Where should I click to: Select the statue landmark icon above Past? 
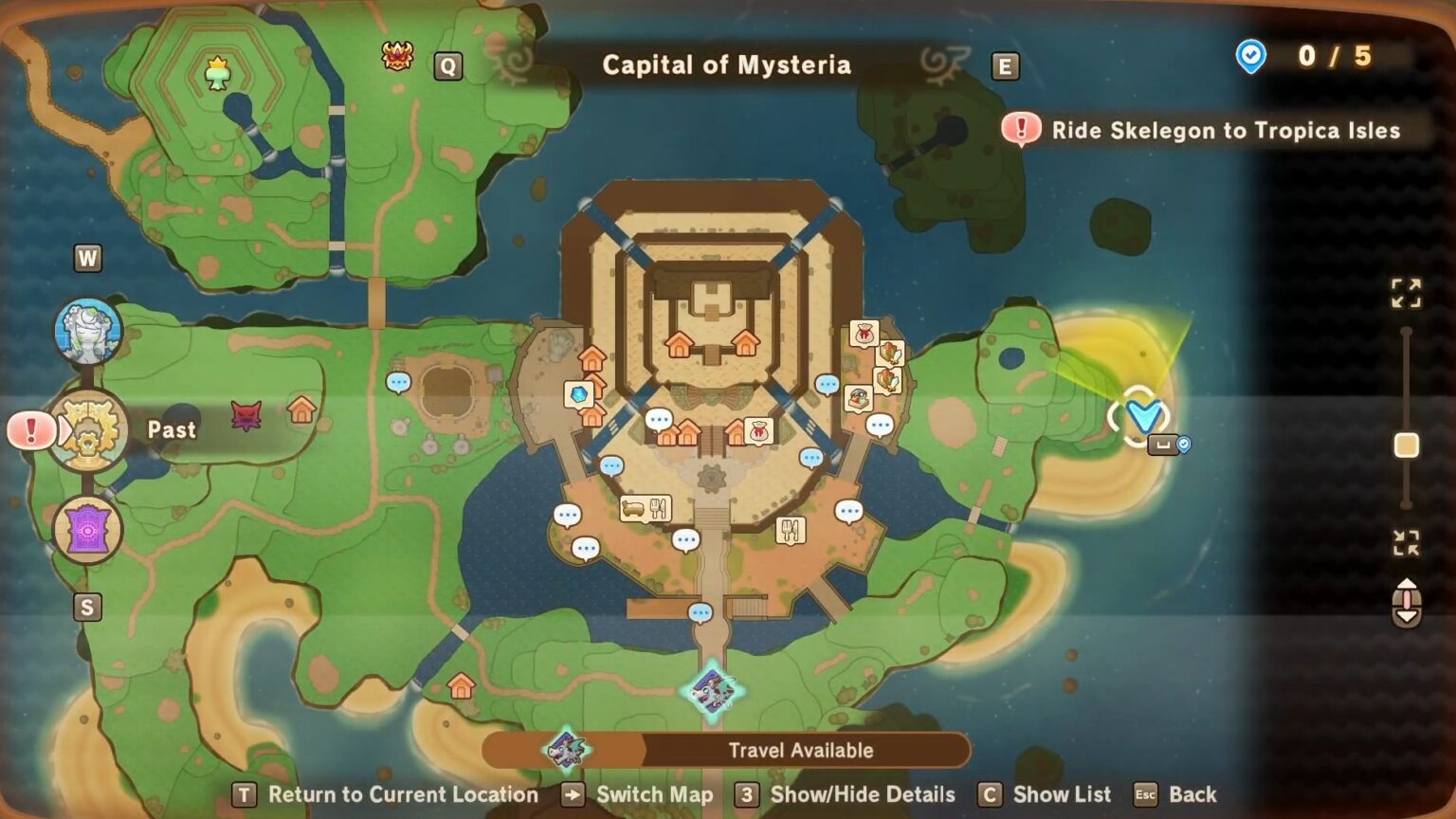point(88,332)
